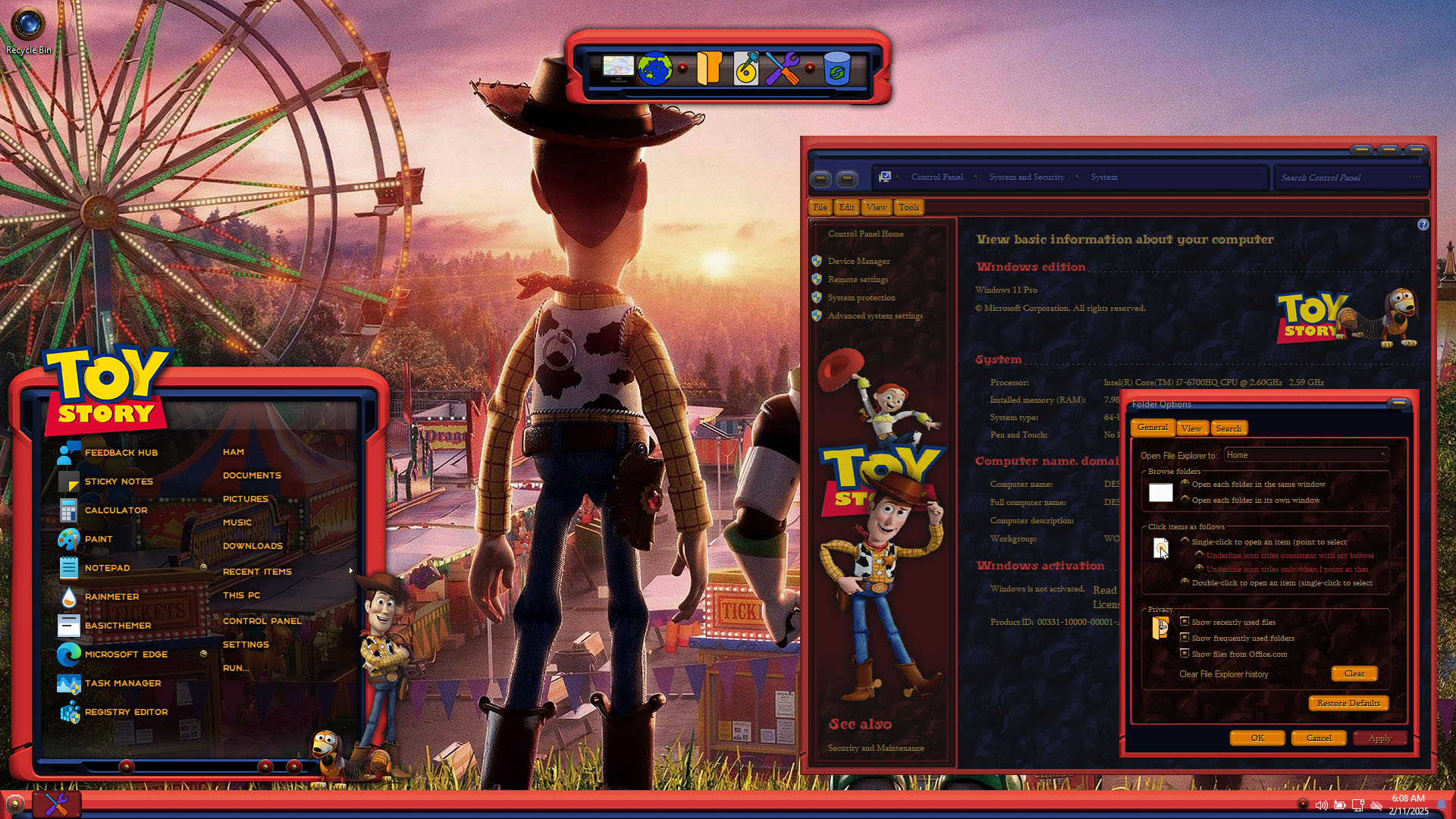Select Registry Editor in the start menu
Screen dimensions: 1456x819
[126, 712]
